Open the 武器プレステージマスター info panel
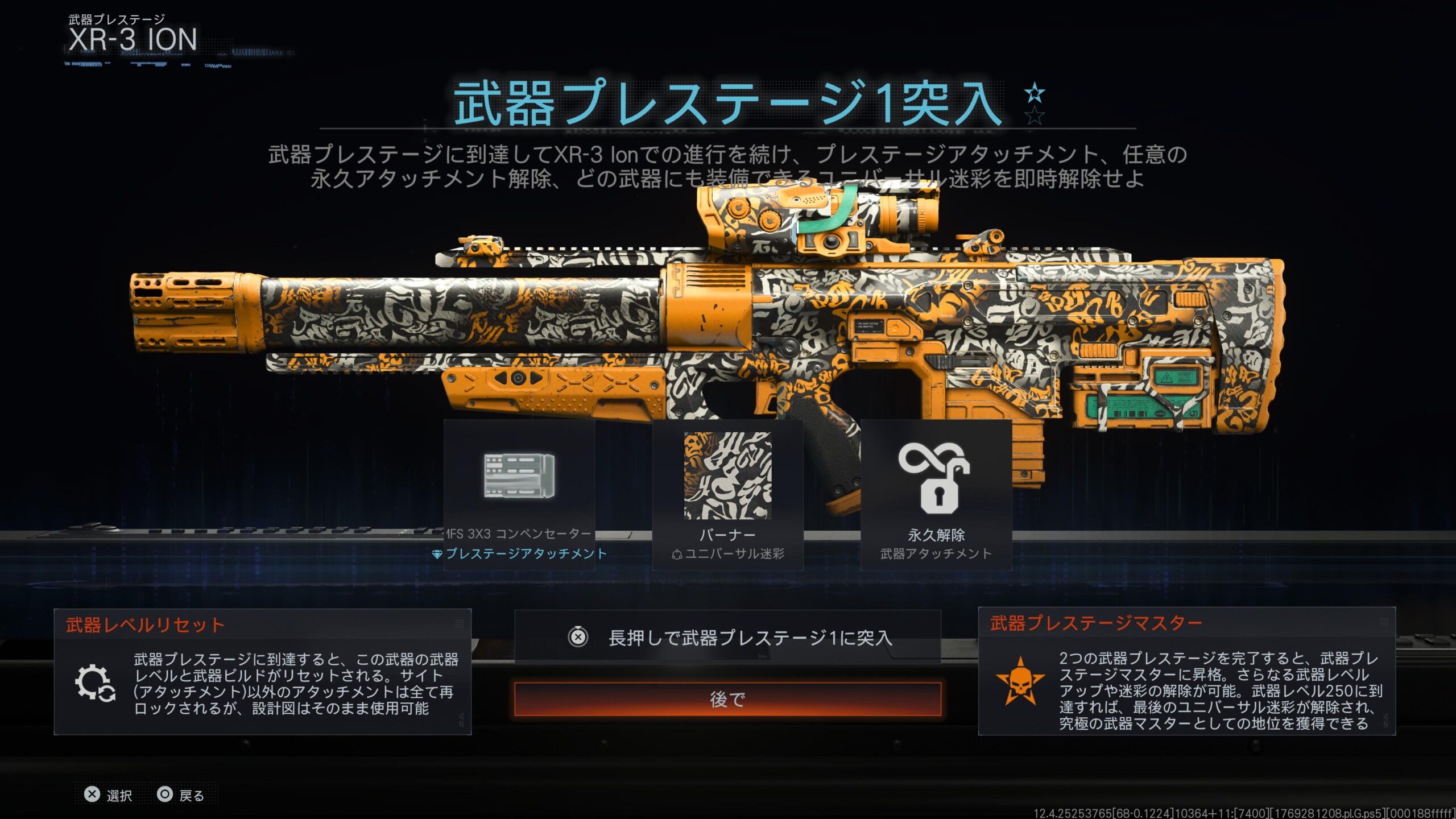This screenshot has width=1456, height=819. coord(1186,672)
